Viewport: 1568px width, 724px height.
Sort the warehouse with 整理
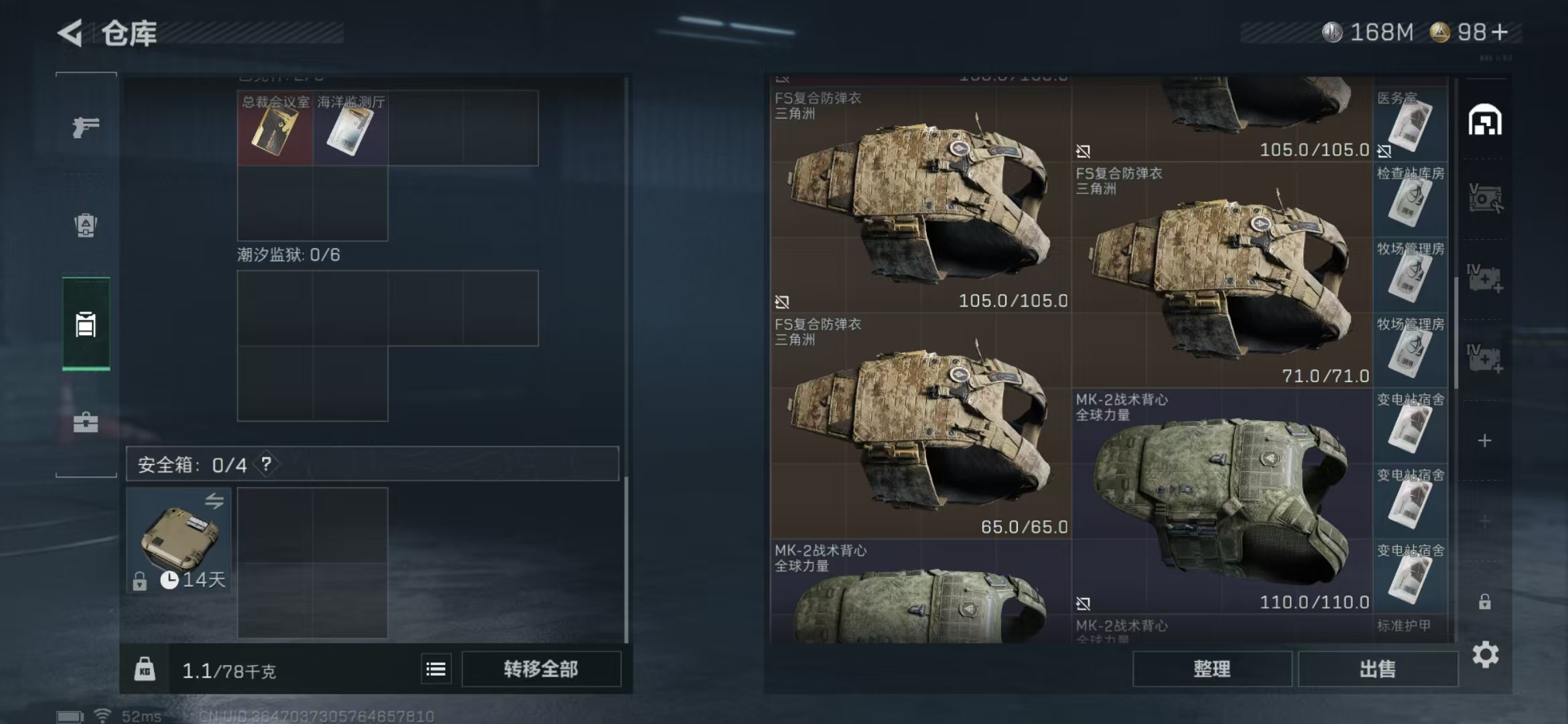1212,669
